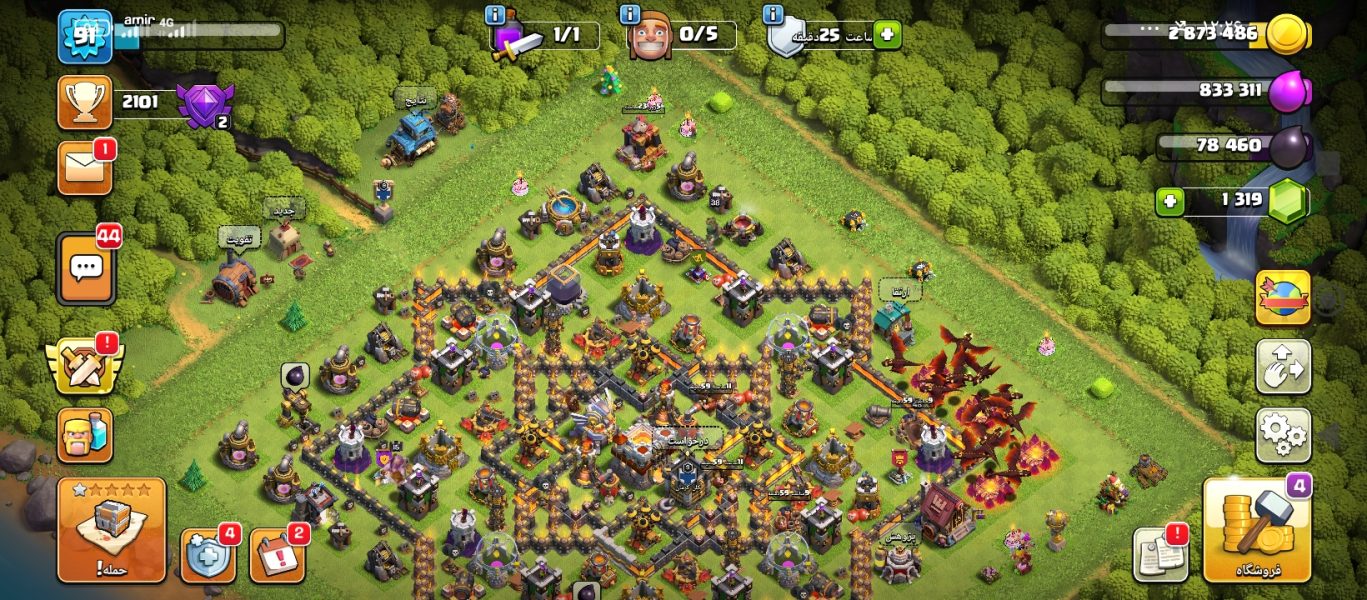
Task: Open the Settings gears button
Action: point(1283,434)
